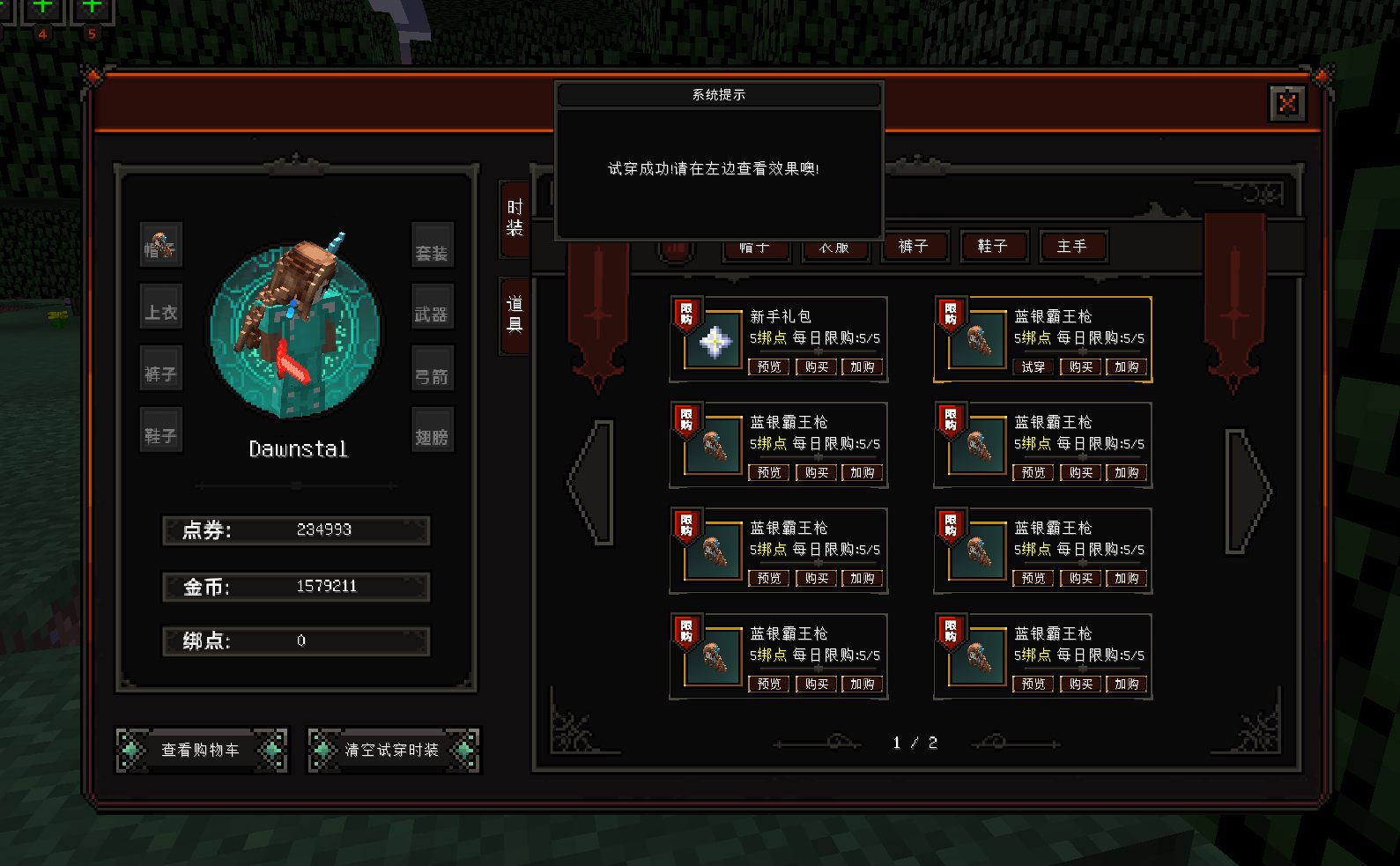1400x866 pixels.
Task: Switch to the 道具 side tab
Action: point(515,315)
